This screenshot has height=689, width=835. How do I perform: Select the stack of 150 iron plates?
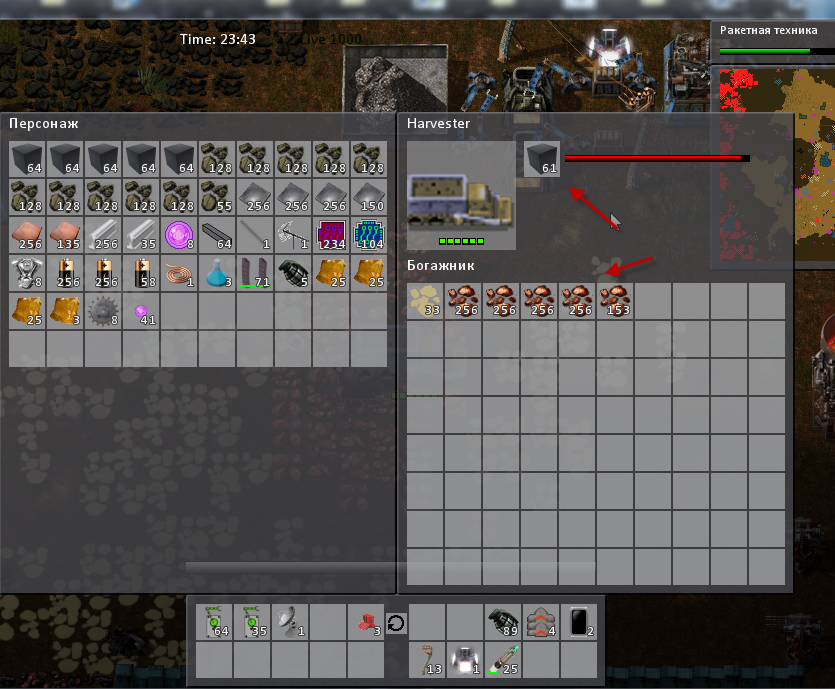370,197
